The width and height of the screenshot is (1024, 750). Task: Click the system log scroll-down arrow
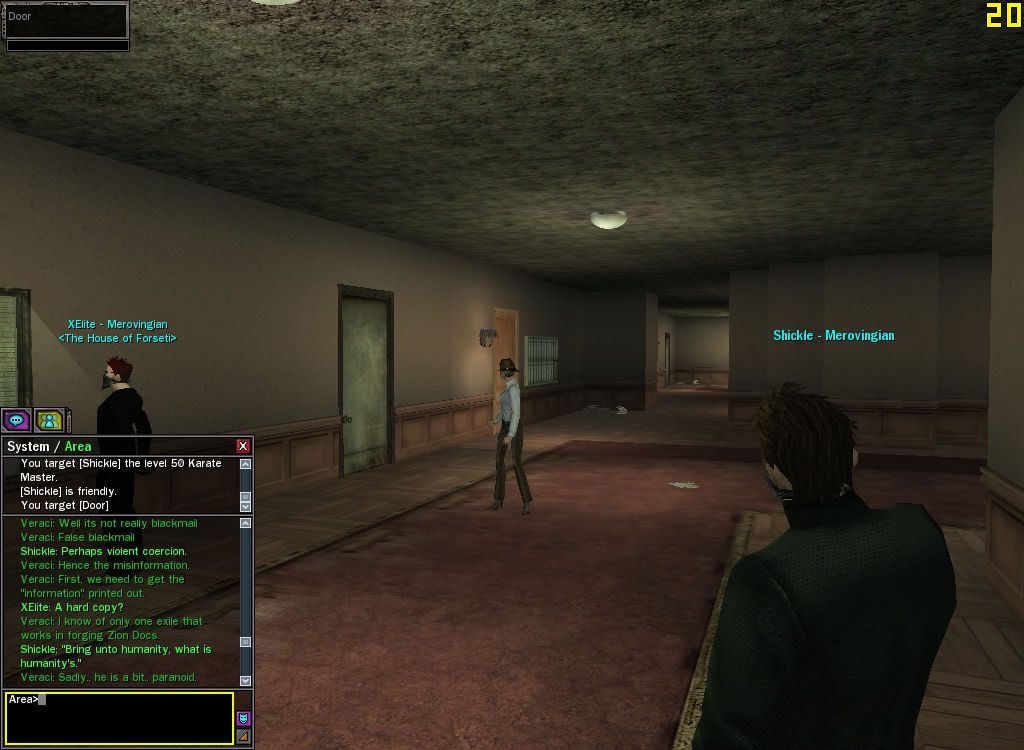246,507
